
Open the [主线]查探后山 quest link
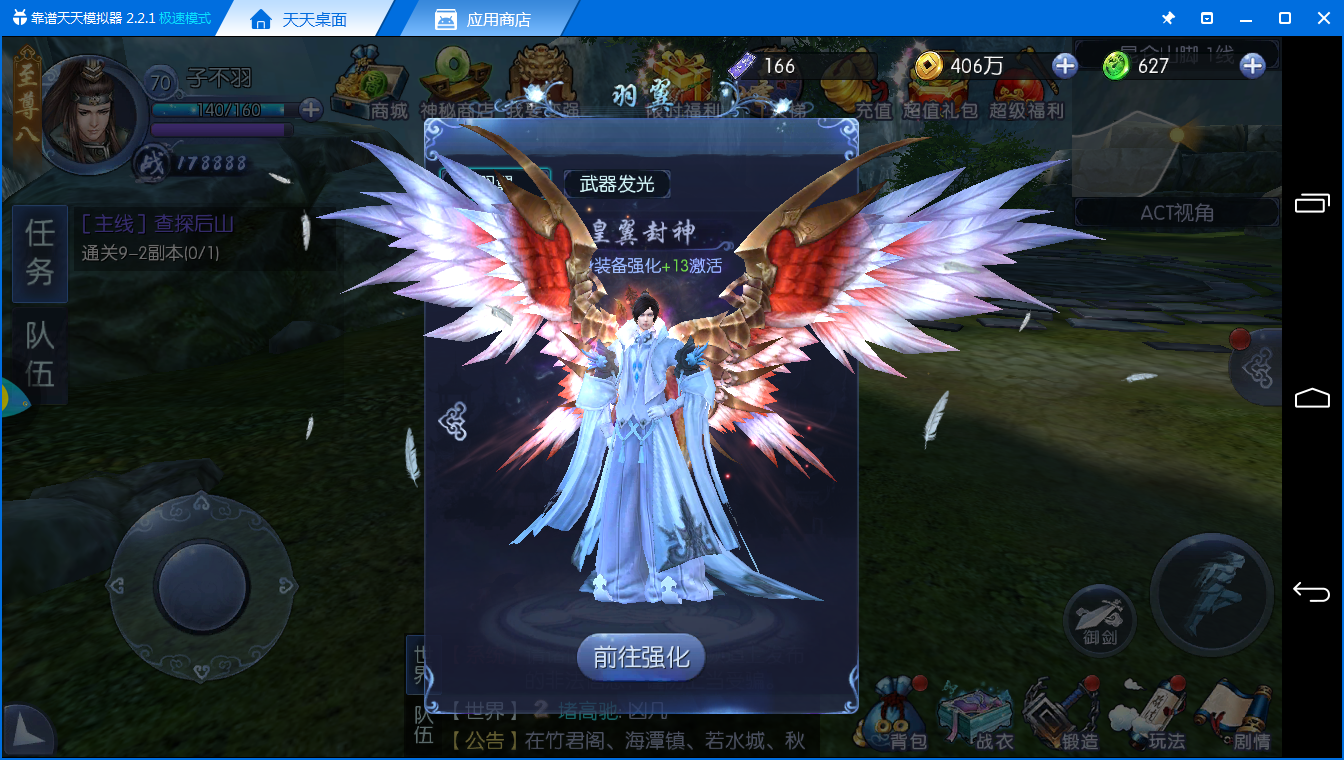(160, 225)
